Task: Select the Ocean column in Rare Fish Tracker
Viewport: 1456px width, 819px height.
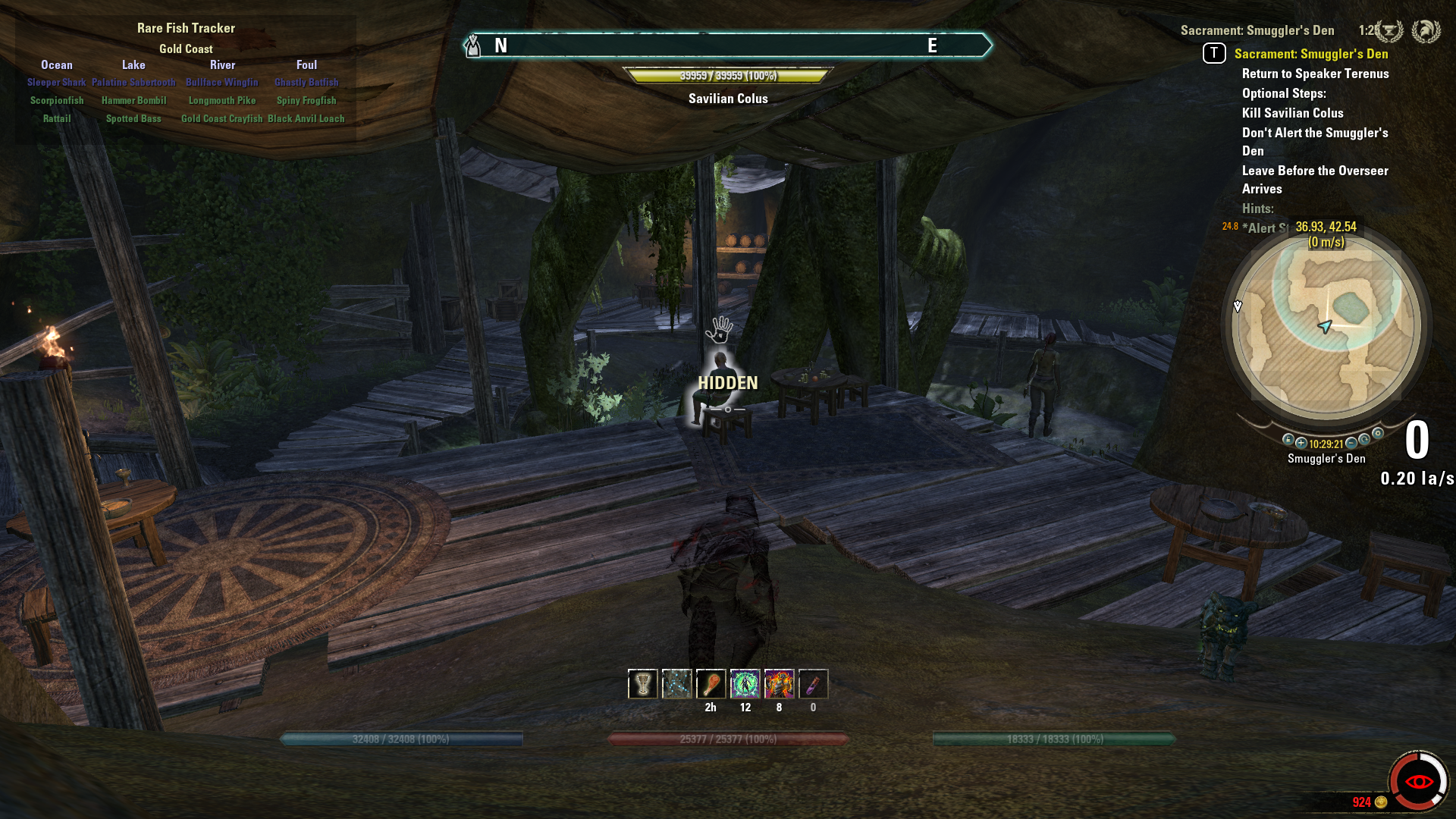Action: 57,65
